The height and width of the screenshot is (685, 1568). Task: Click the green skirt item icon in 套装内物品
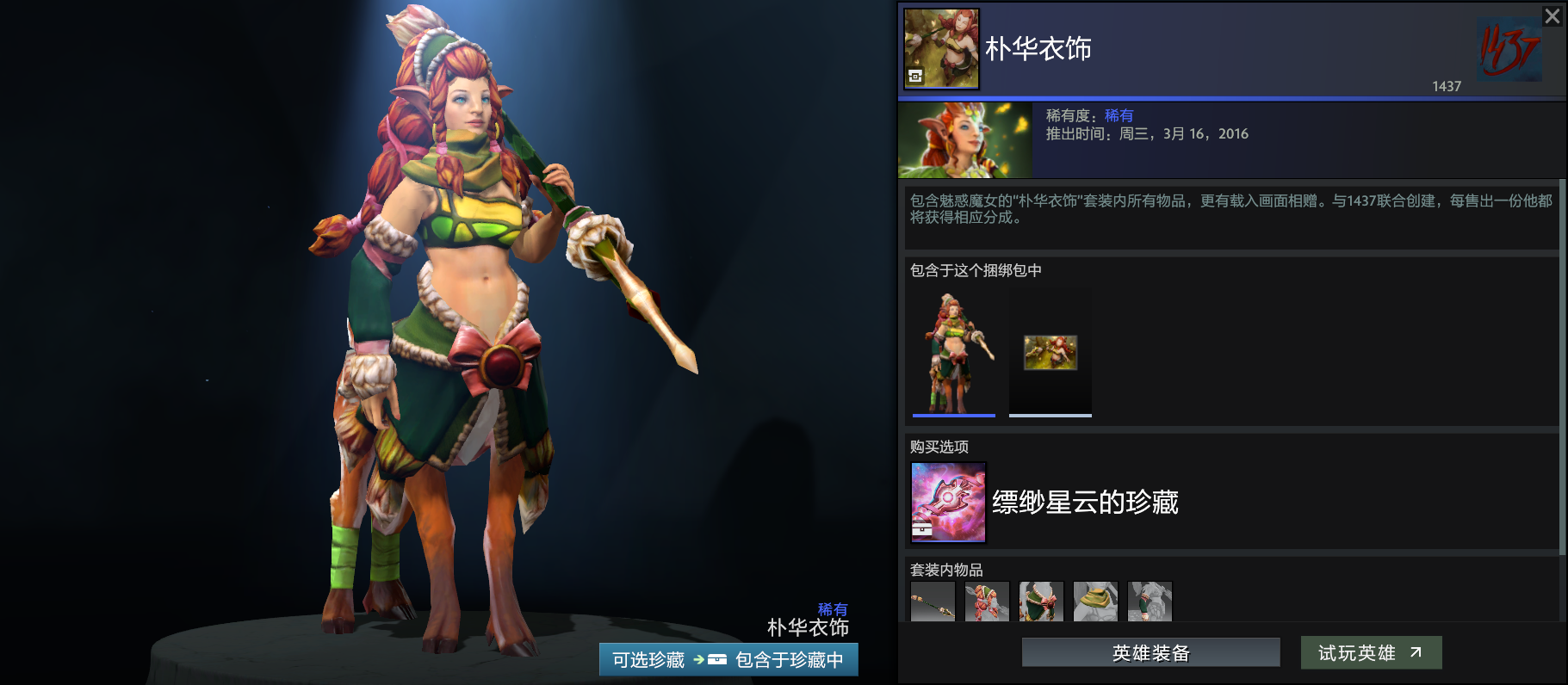click(x=1041, y=602)
